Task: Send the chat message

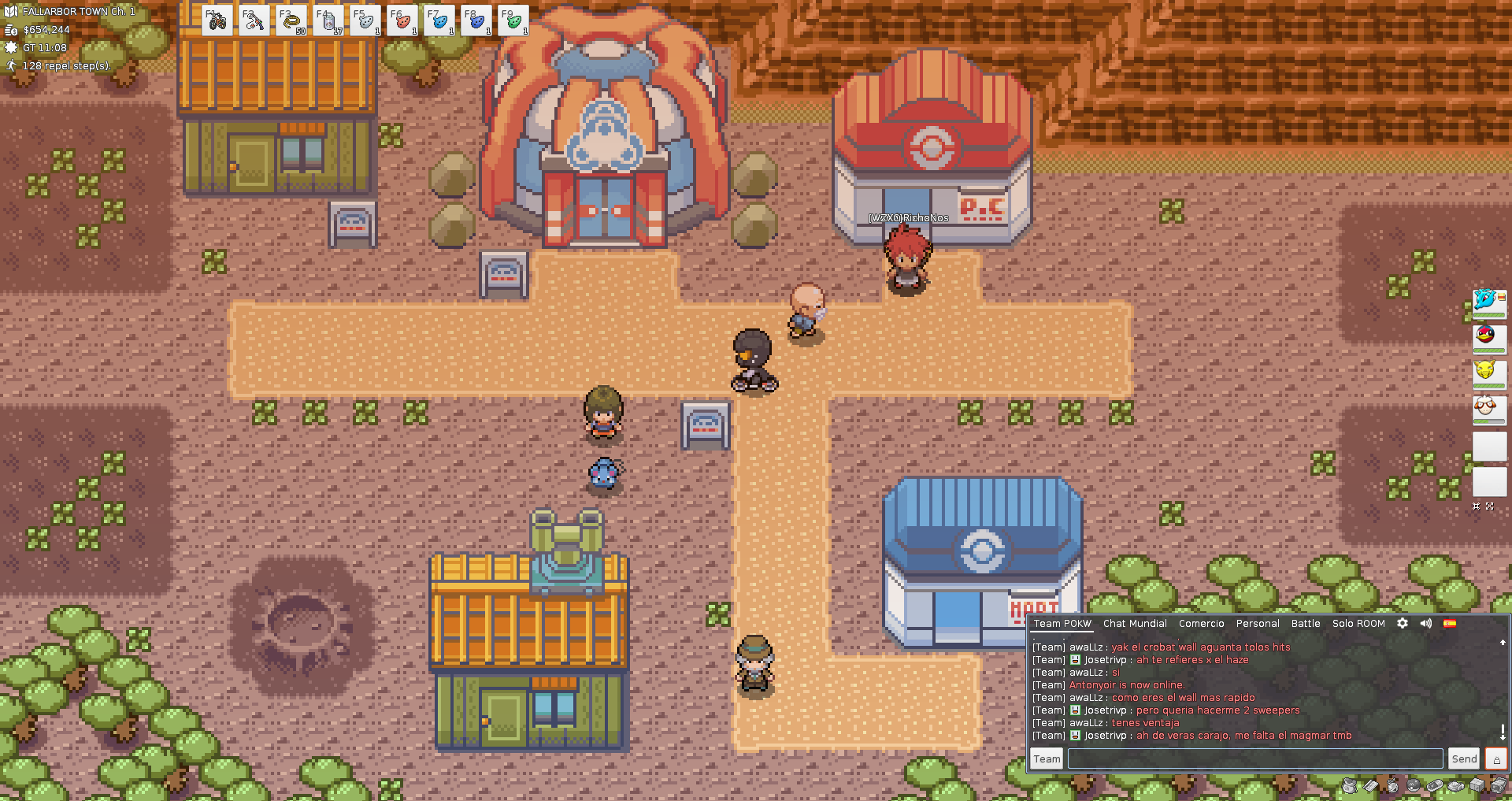Action: click(1464, 758)
